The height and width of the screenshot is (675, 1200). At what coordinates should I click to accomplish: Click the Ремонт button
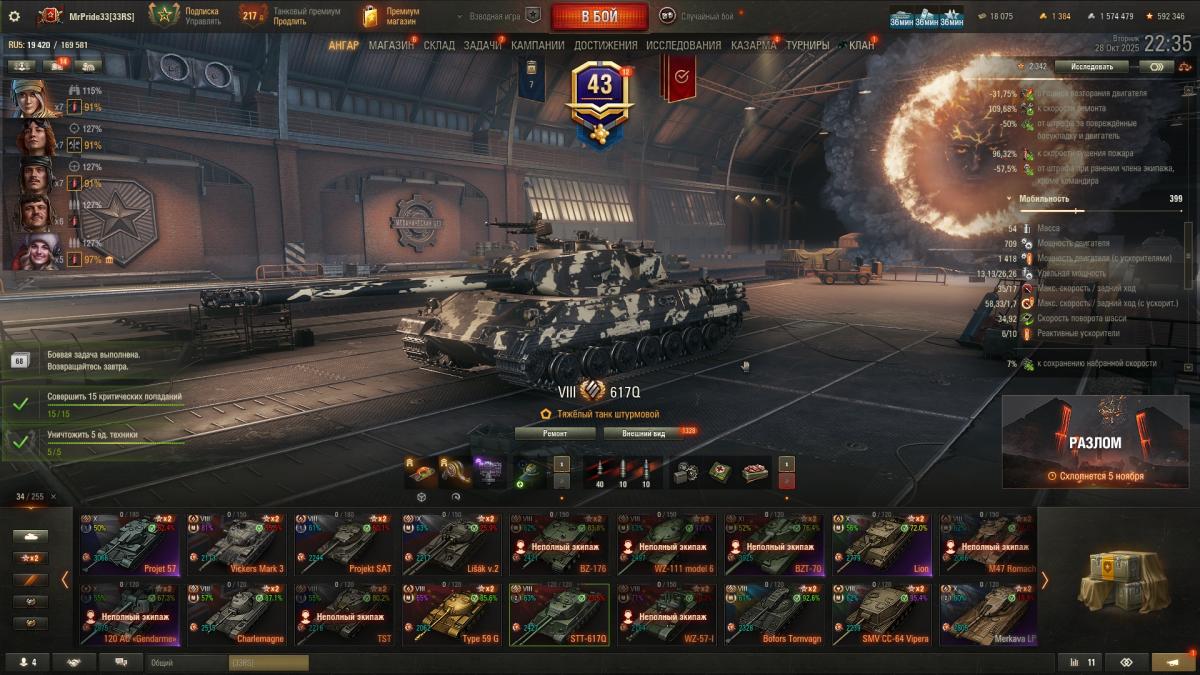coord(555,433)
